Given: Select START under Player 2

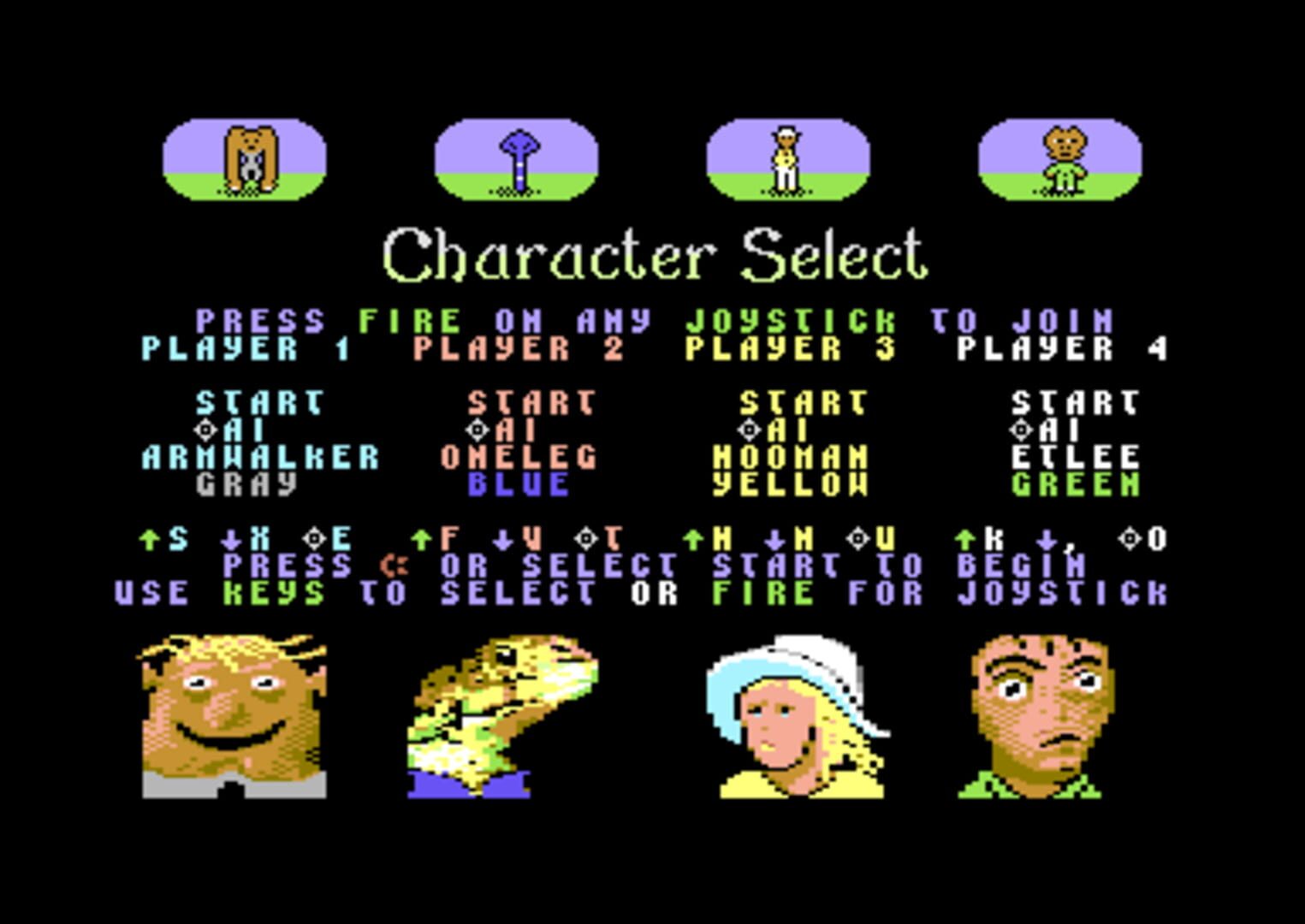Looking at the screenshot, I should pos(531,402).
